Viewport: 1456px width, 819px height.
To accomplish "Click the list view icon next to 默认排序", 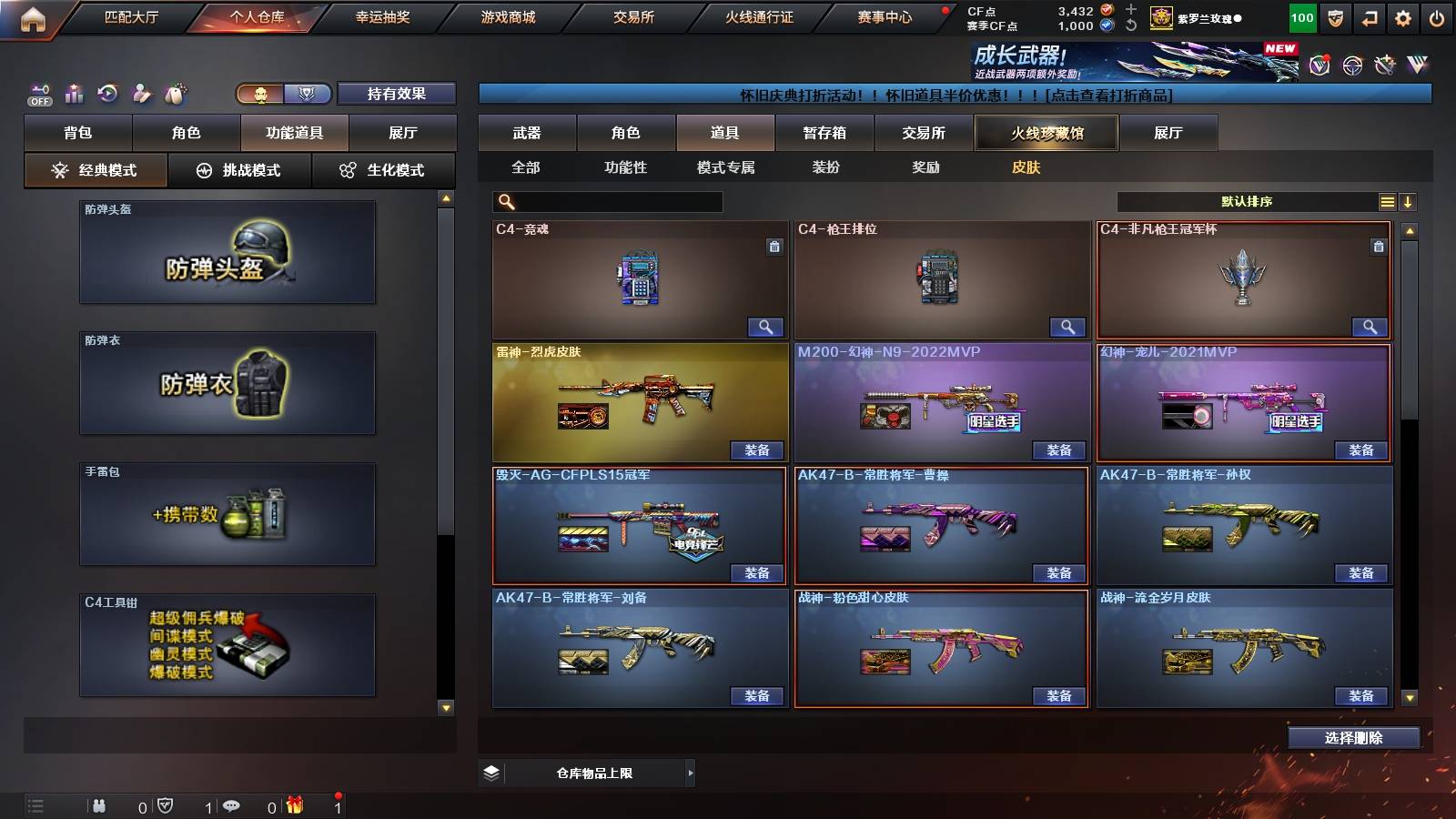I will [1387, 201].
